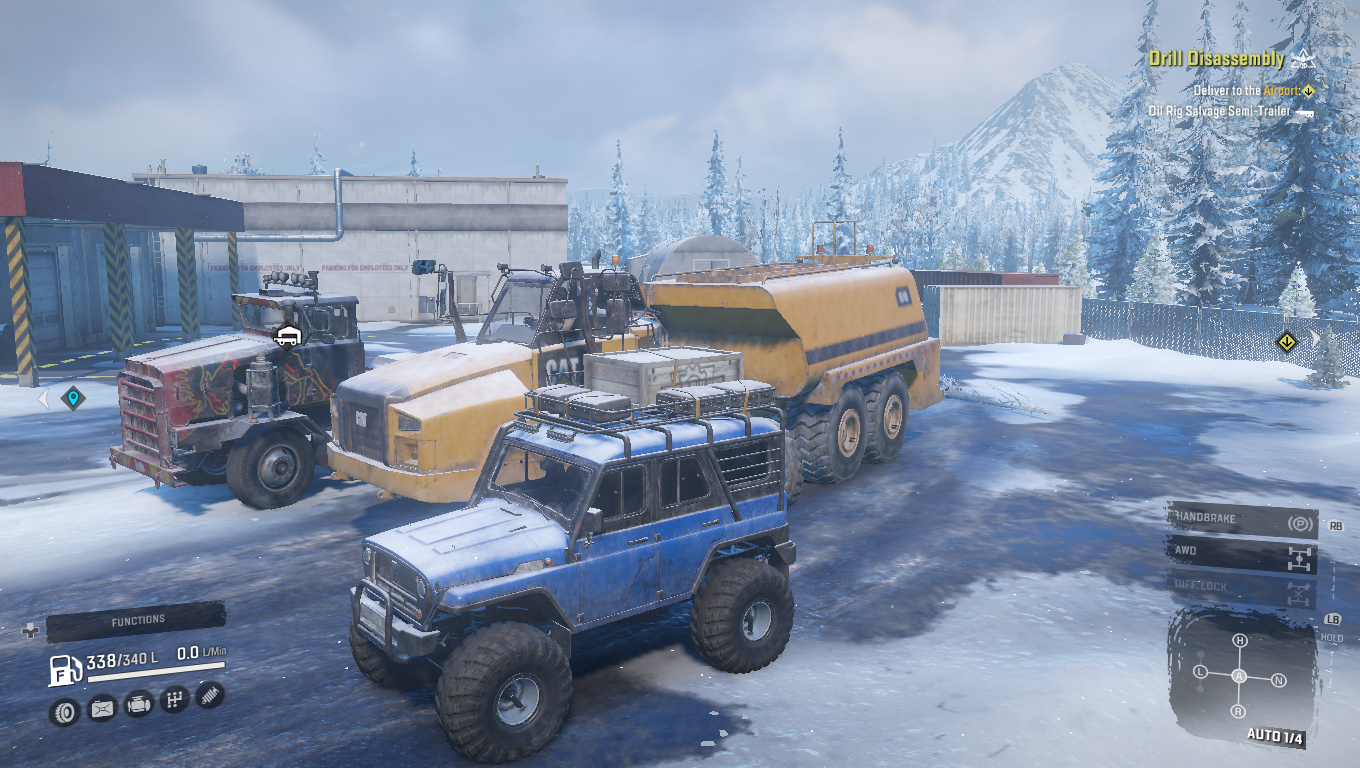Click the engine damage status icon

tap(138, 705)
